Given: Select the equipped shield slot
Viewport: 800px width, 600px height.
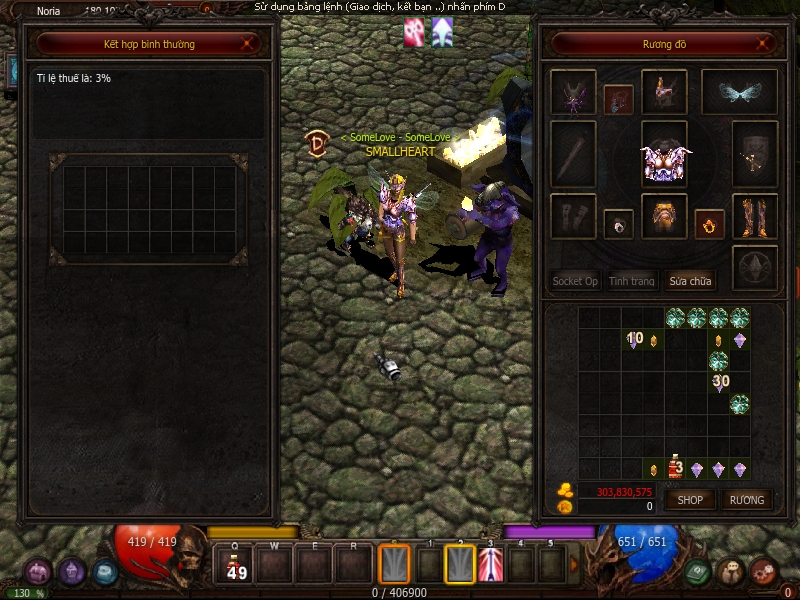Looking at the screenshot, I should 755,155.
